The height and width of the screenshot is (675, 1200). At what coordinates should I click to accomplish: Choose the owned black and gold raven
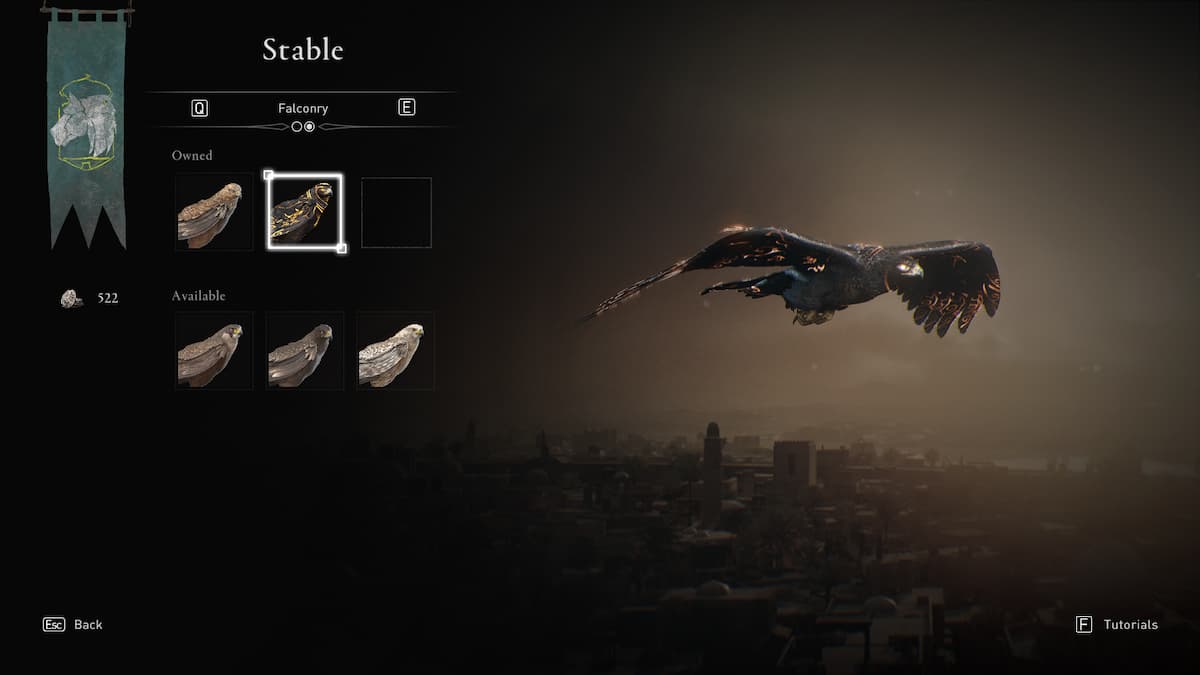pyautogui.click(x=305, y=212)
